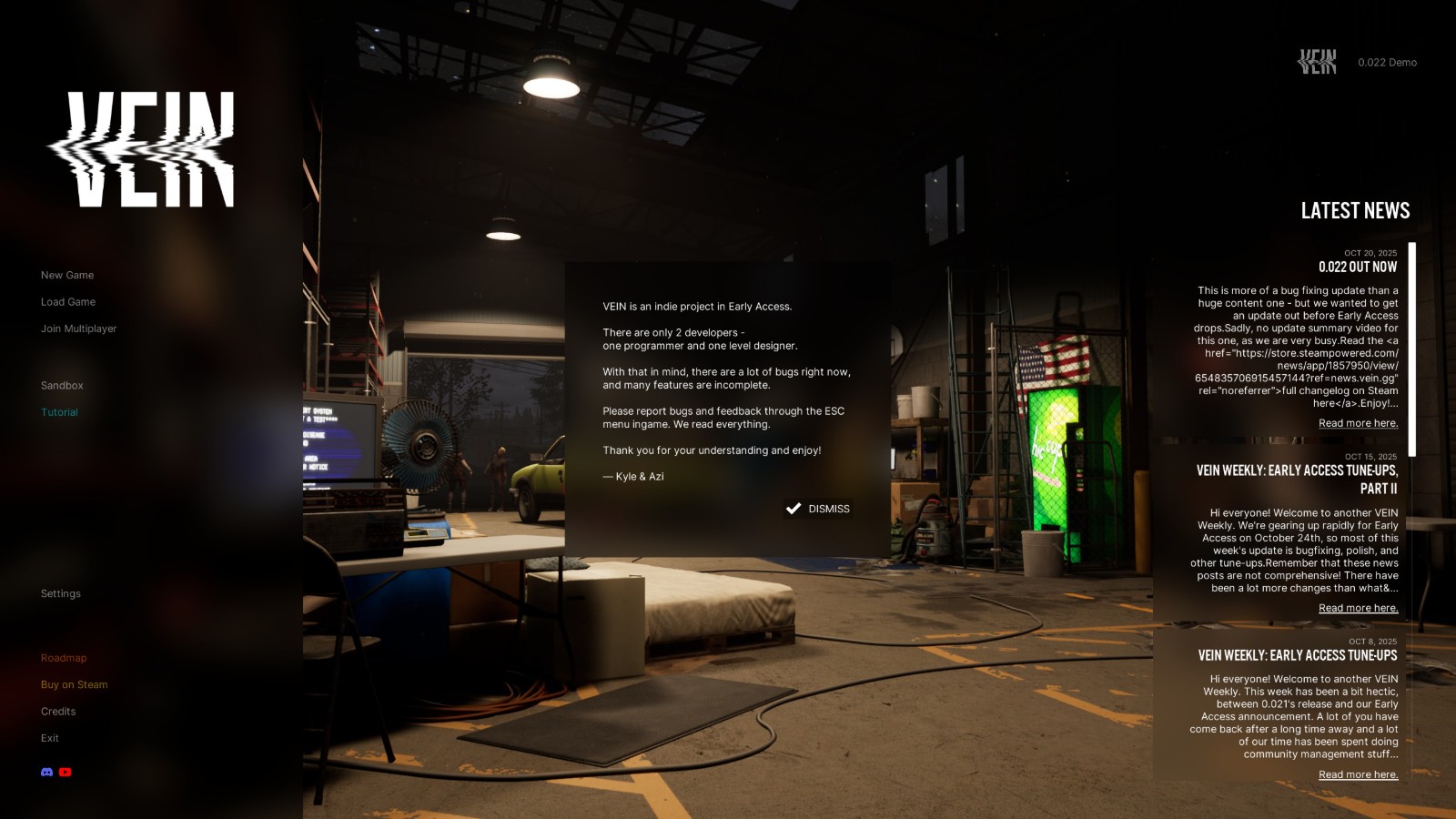The width and height of the screenshot is (1456, 819).
Task: Open the Settings menu
Action: tap(61, 593)
